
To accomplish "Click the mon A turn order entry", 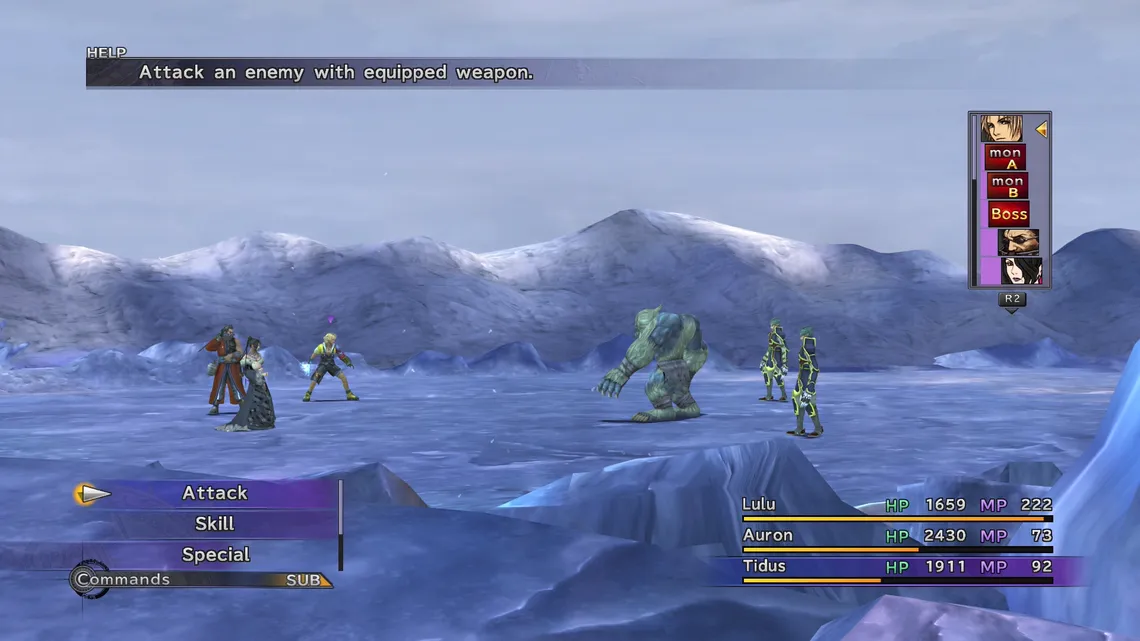I will [1005, 158].
